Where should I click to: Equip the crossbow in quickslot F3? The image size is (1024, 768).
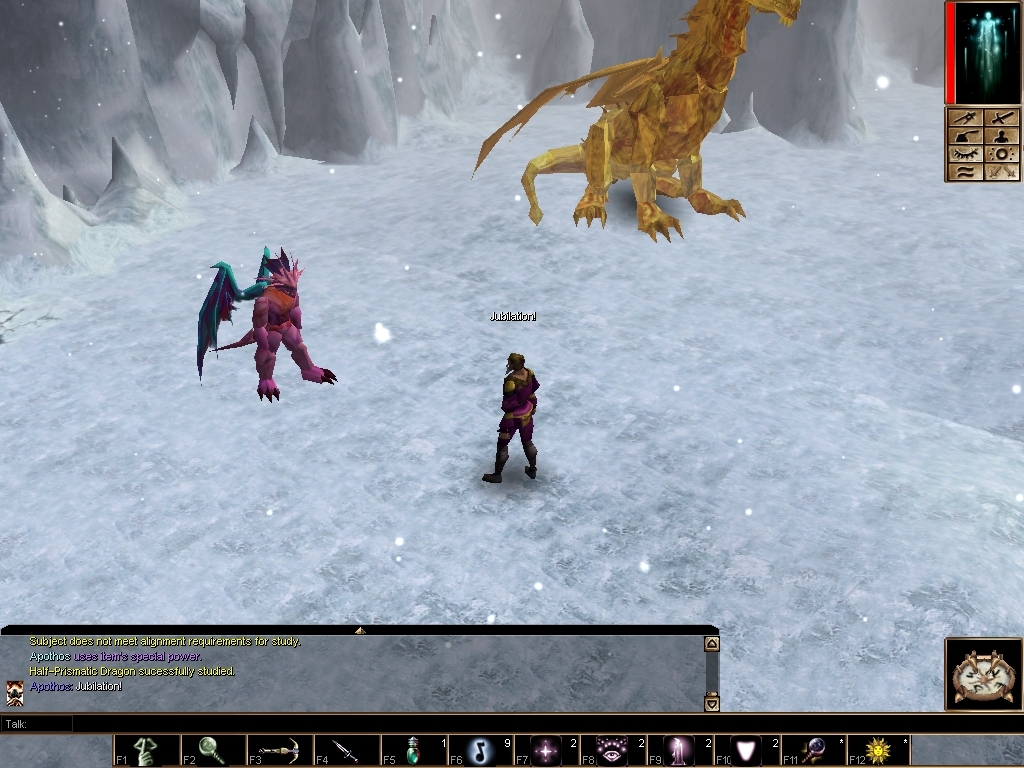279,751
